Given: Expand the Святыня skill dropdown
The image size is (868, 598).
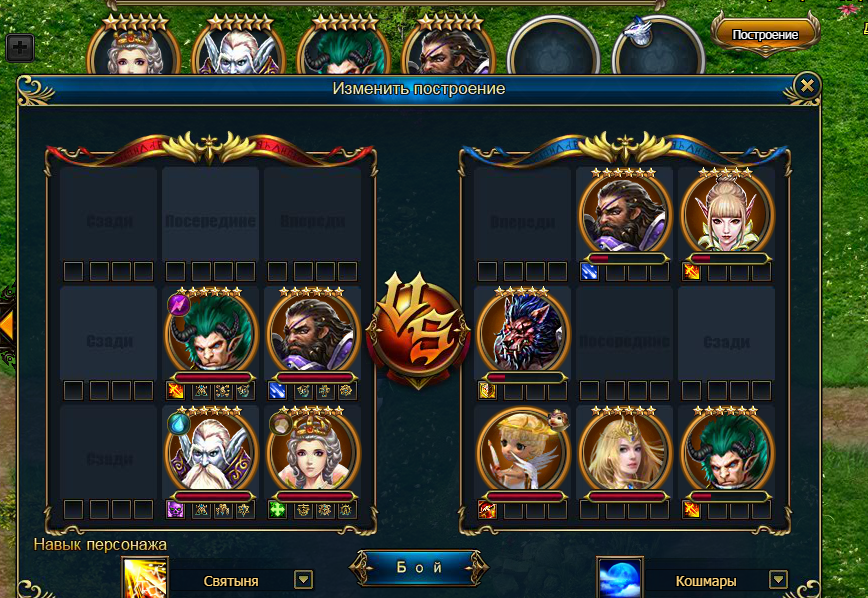Looking at the screenshot, I should click(304, 579).
